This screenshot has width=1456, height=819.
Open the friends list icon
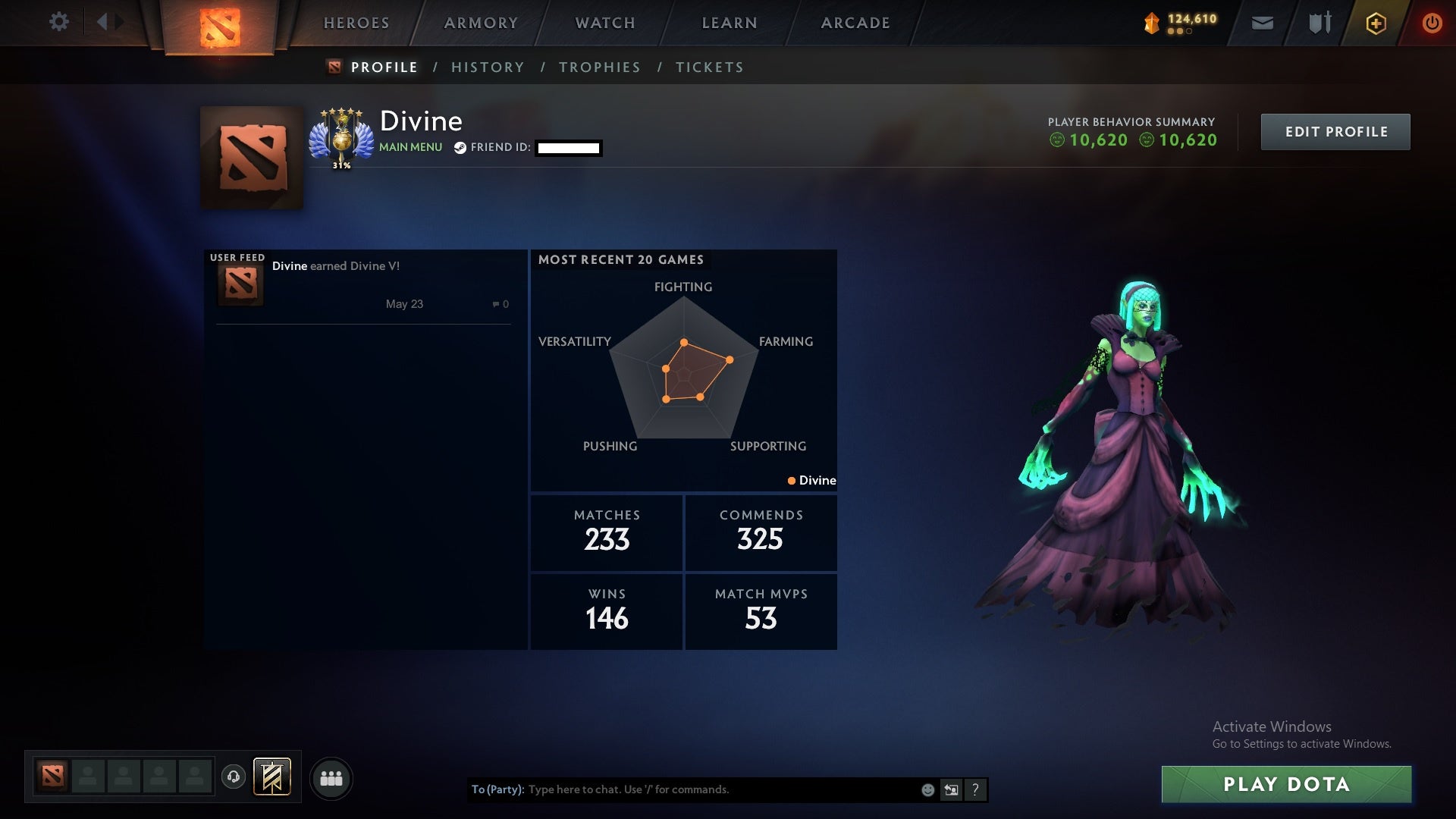pos(331,778)
